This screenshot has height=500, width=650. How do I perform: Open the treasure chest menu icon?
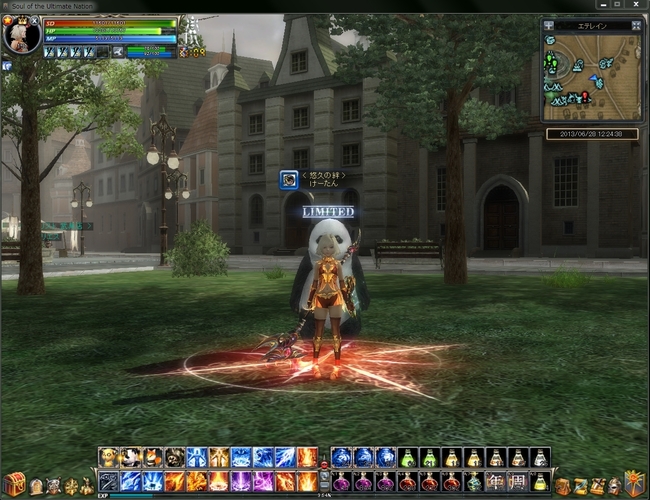click(13, 485)
